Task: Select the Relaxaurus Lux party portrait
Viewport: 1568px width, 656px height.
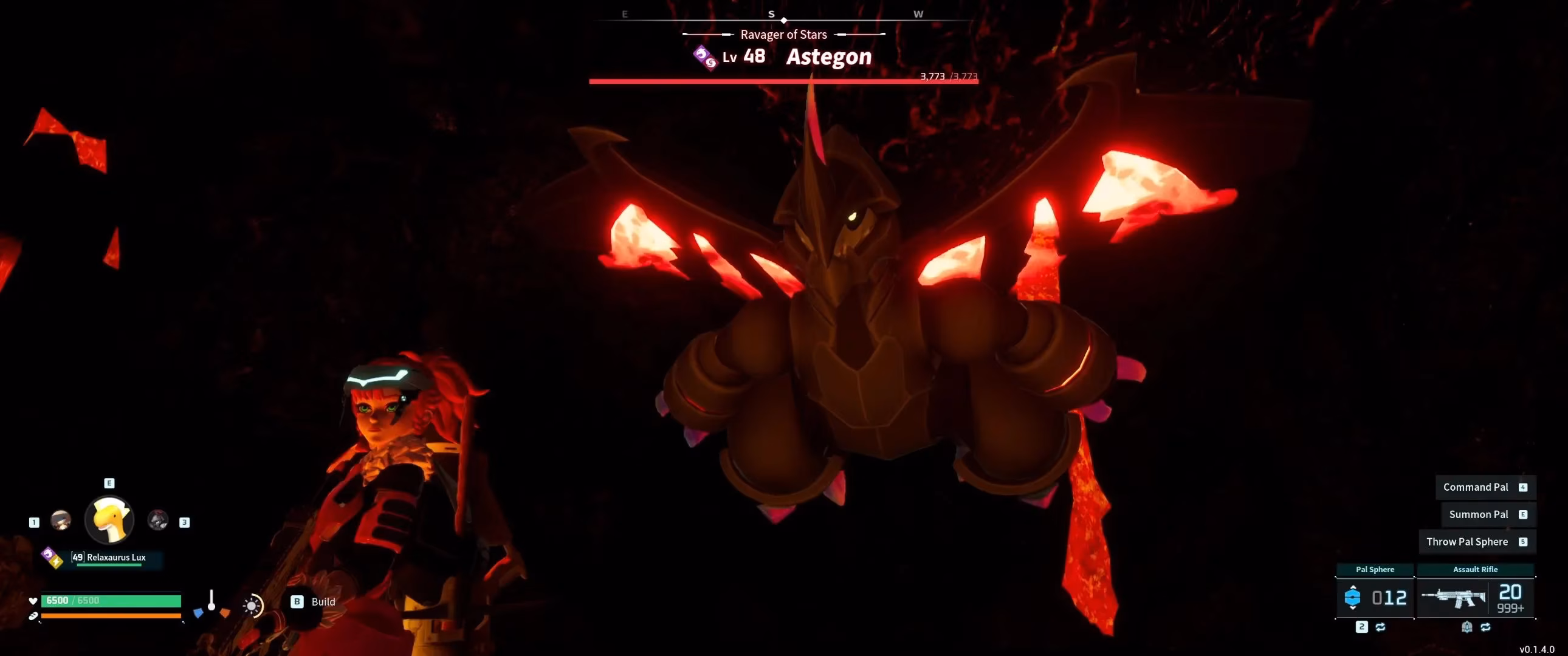Action: (108, 519)
